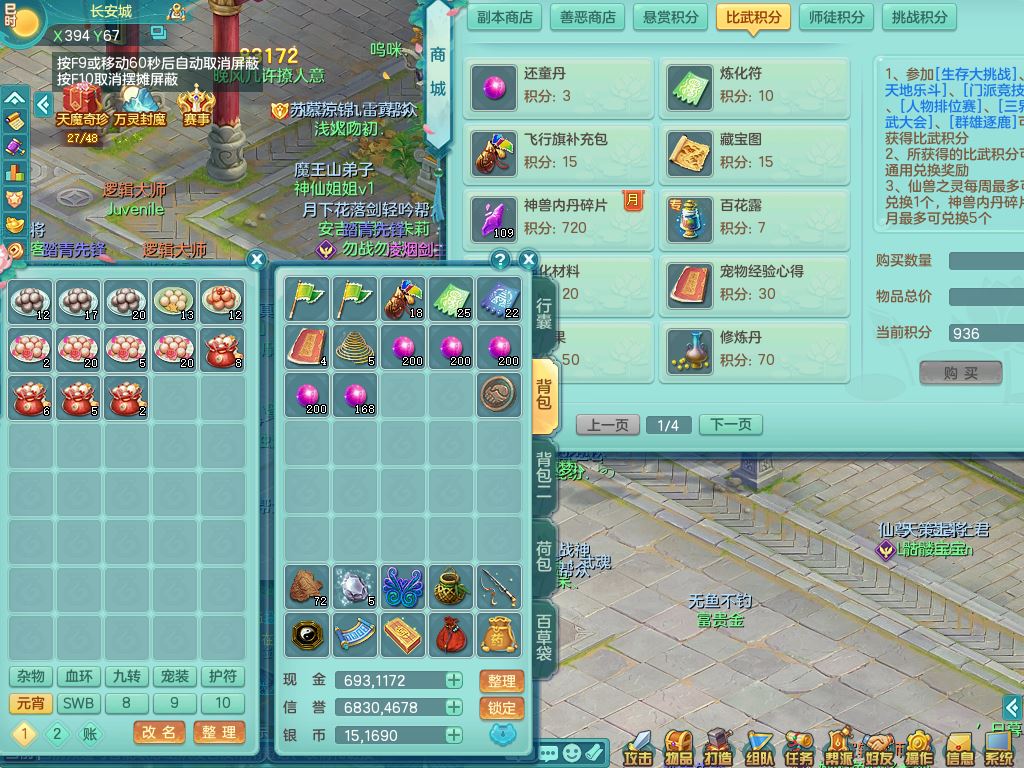Add silver with the plus beside 银币
Viewport: 1024px width, 768px height.
(x=454, y=735)
